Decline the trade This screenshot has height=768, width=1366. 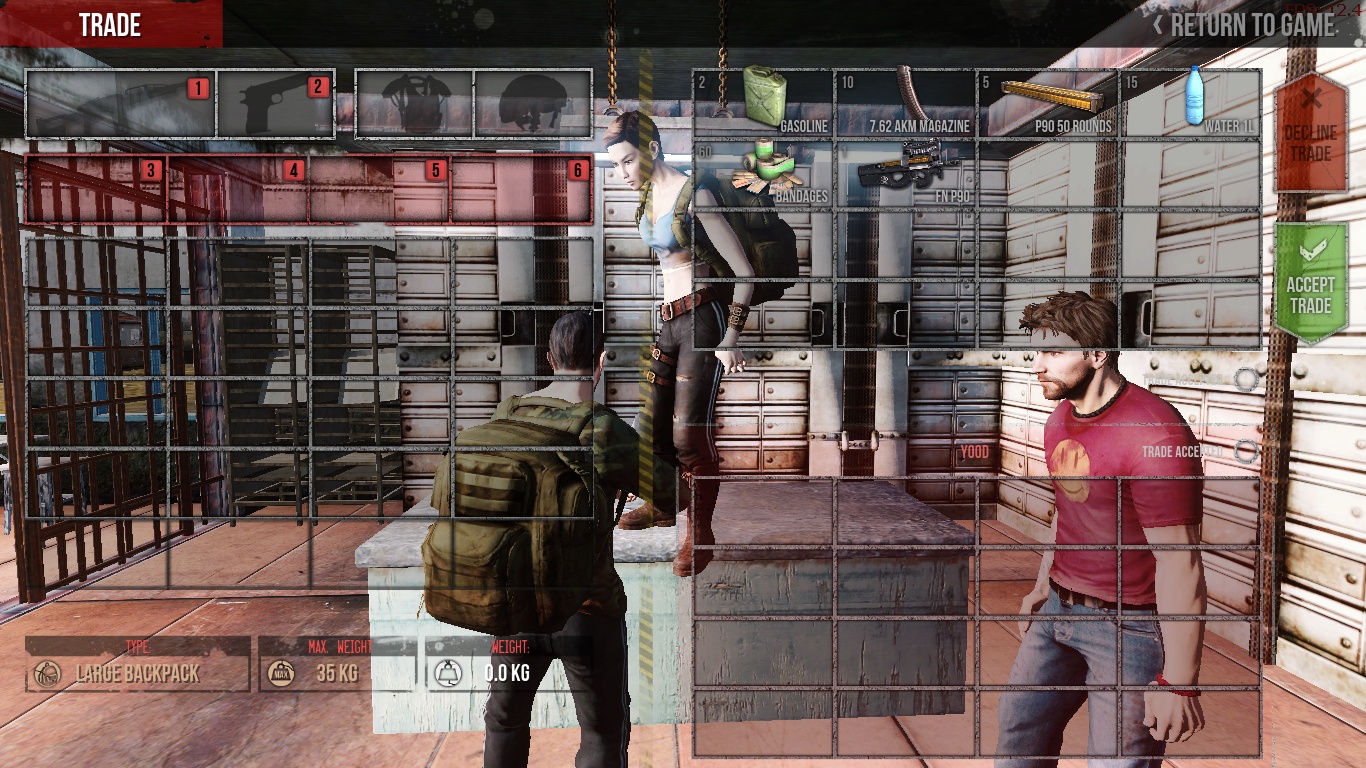pyautogui.click(x=1310, y=131)
